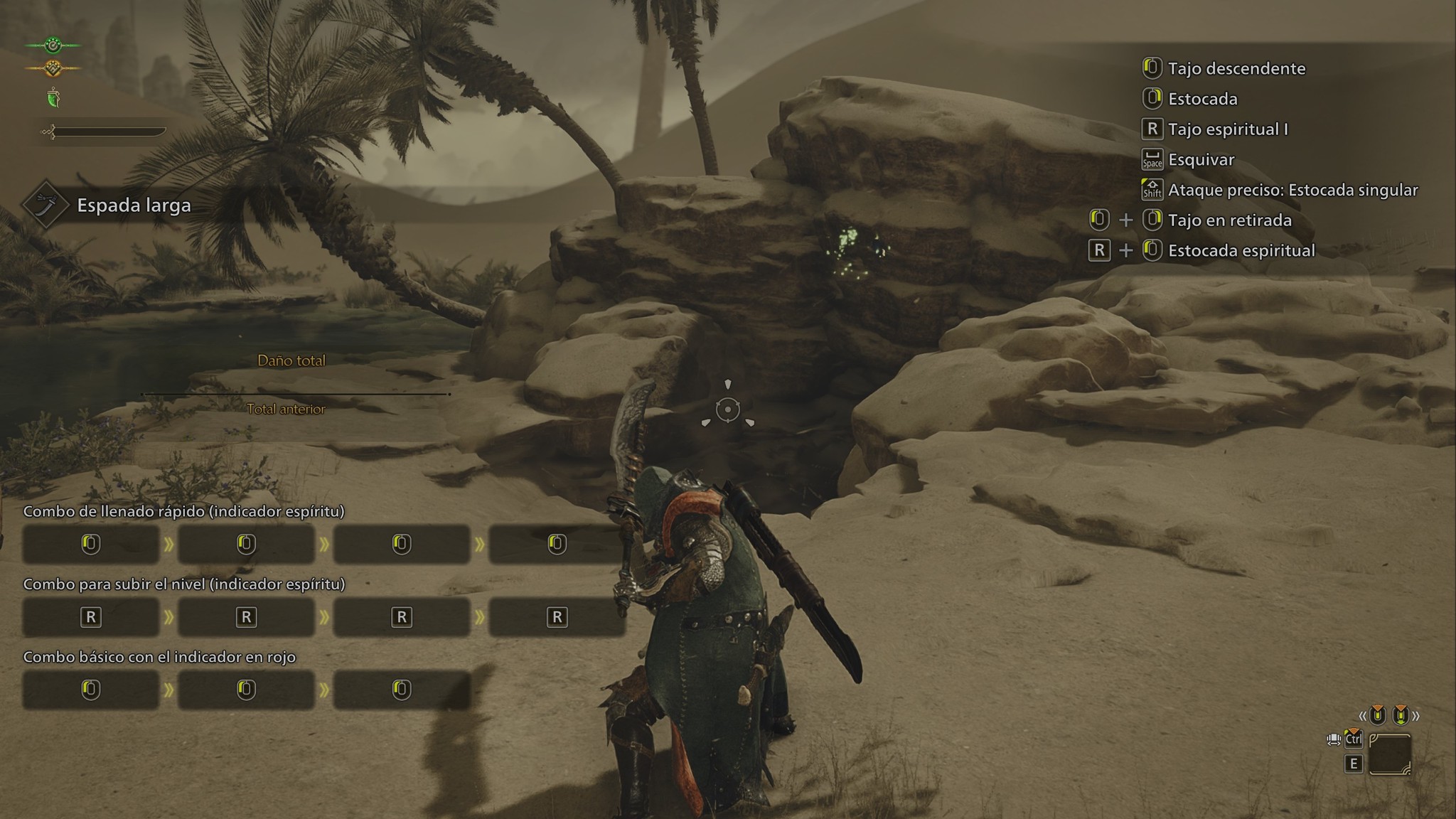This screenshot has height=819, width=1456.
Task: Click the green shield buff icon
Action: 53,98
